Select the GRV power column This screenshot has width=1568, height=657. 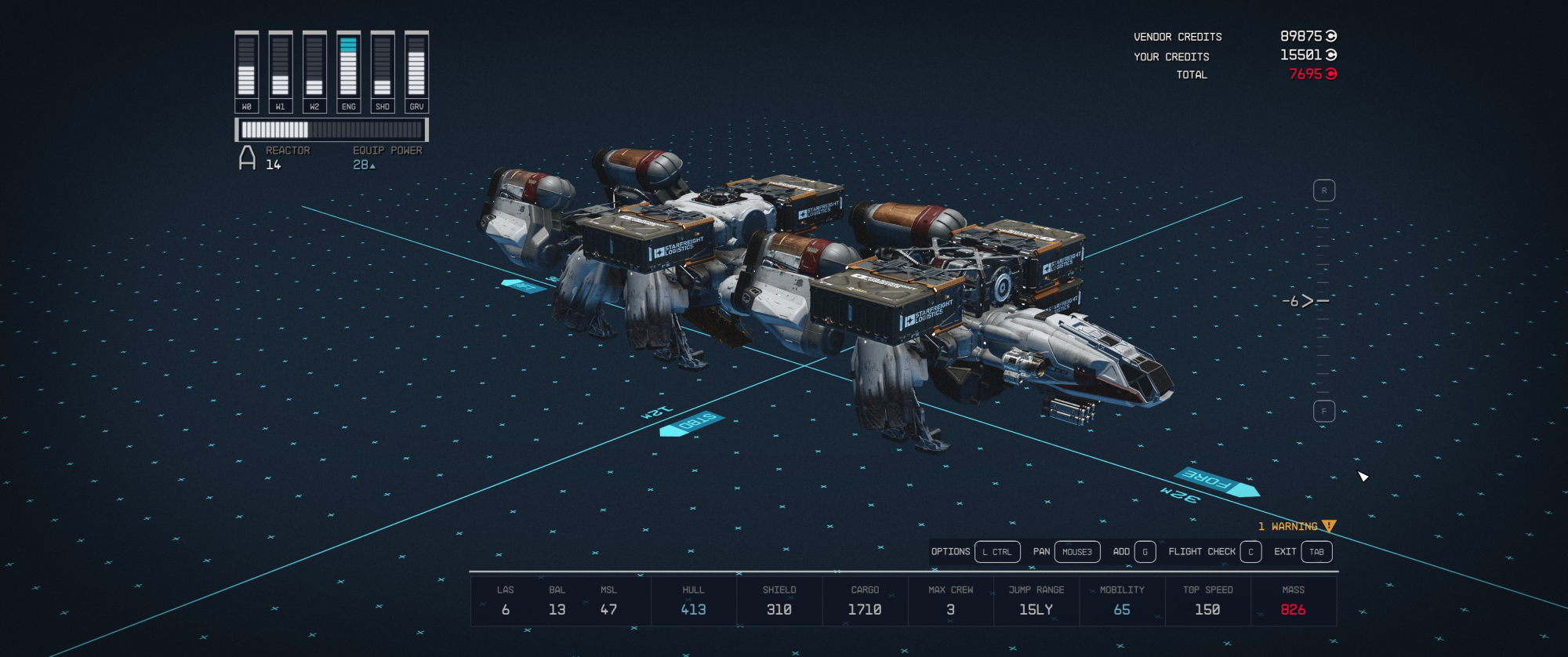(416, 72)
